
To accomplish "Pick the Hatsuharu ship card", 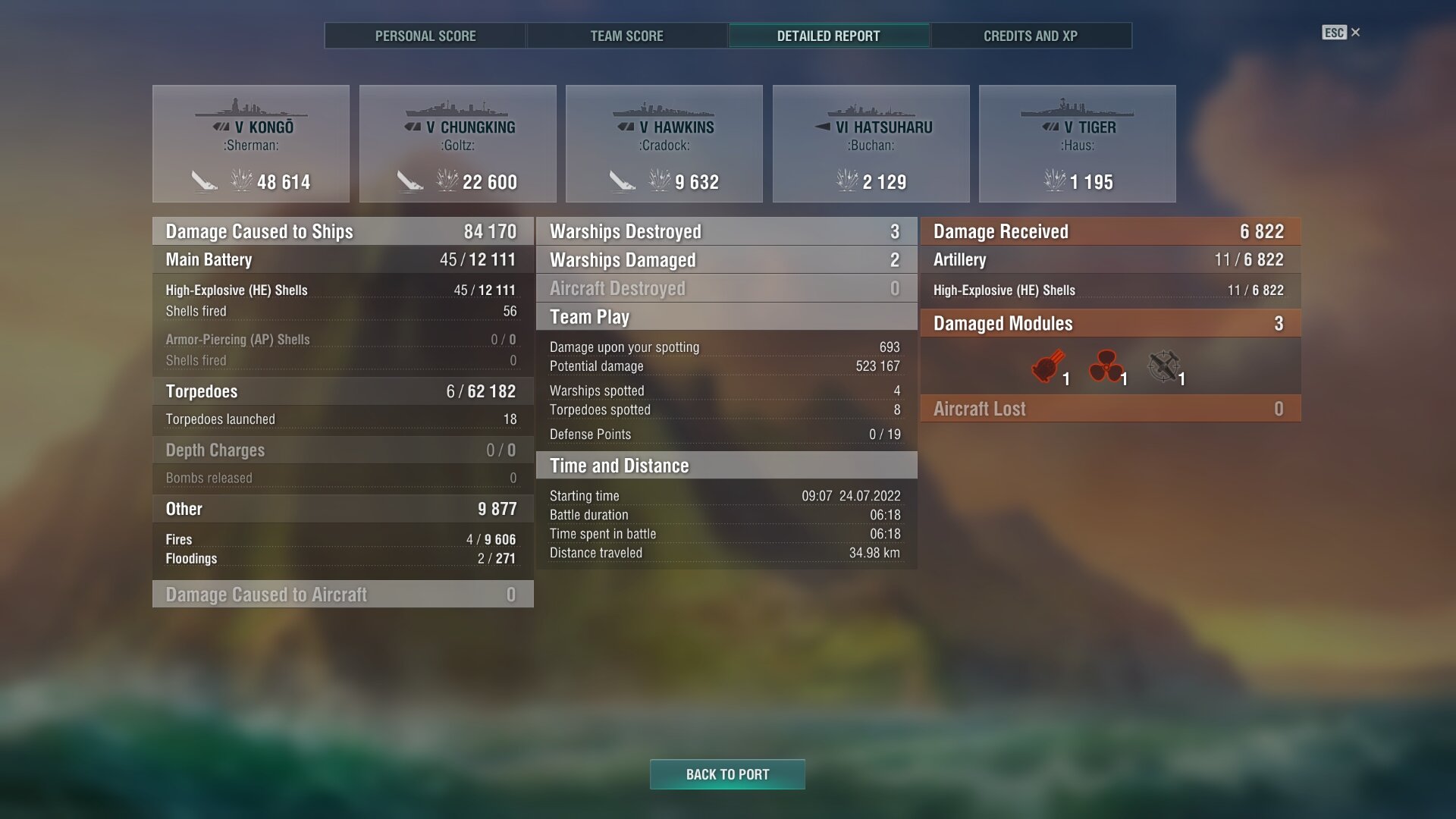I will pos(871,144).
